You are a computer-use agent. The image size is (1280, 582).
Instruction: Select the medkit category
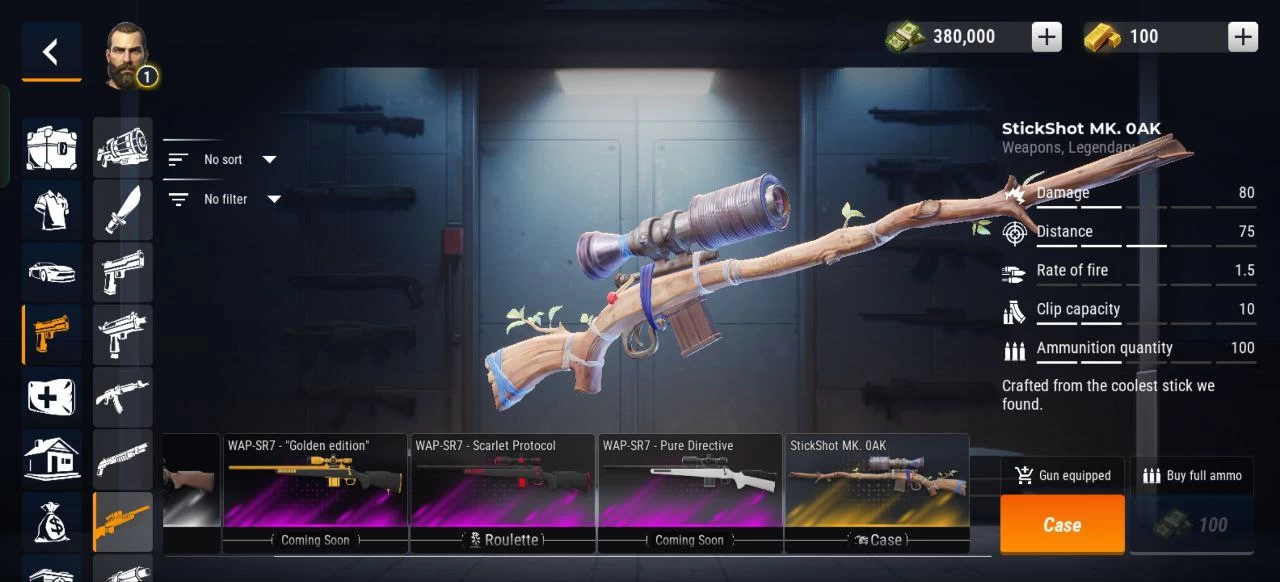click(52, 397)
